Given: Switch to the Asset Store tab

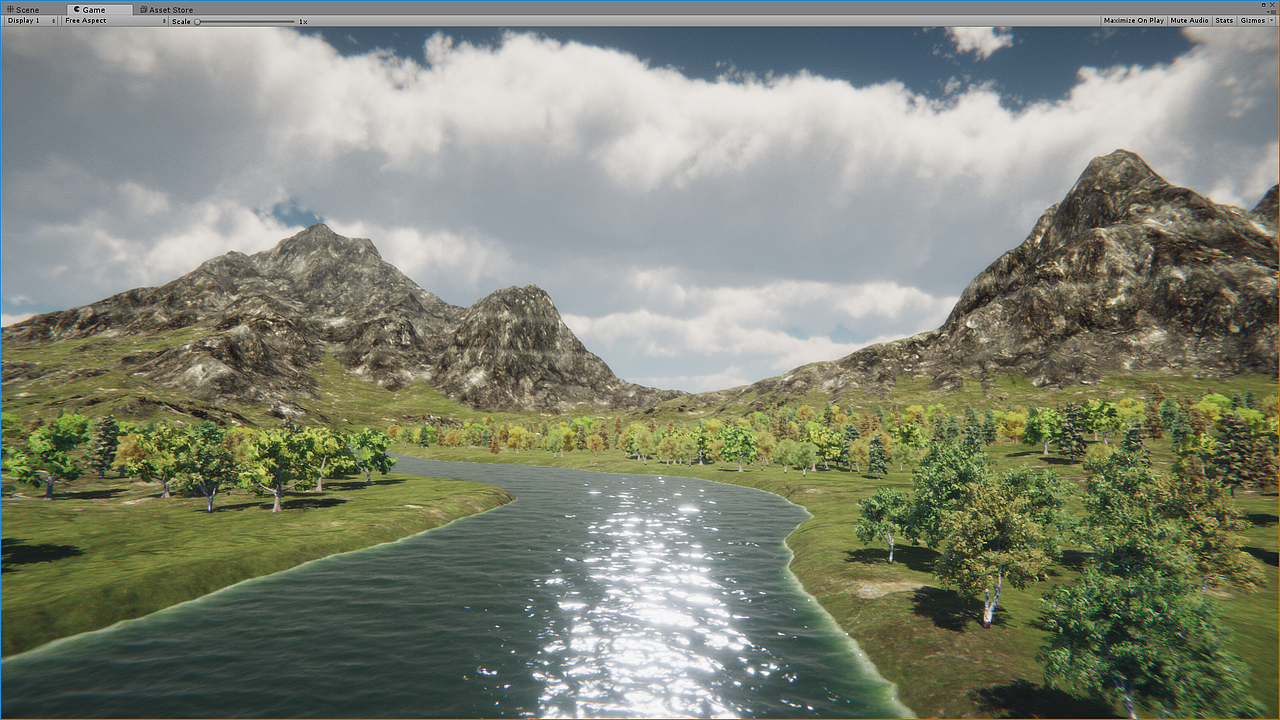Looking at the screenshot, I should (x=170, y=9).
